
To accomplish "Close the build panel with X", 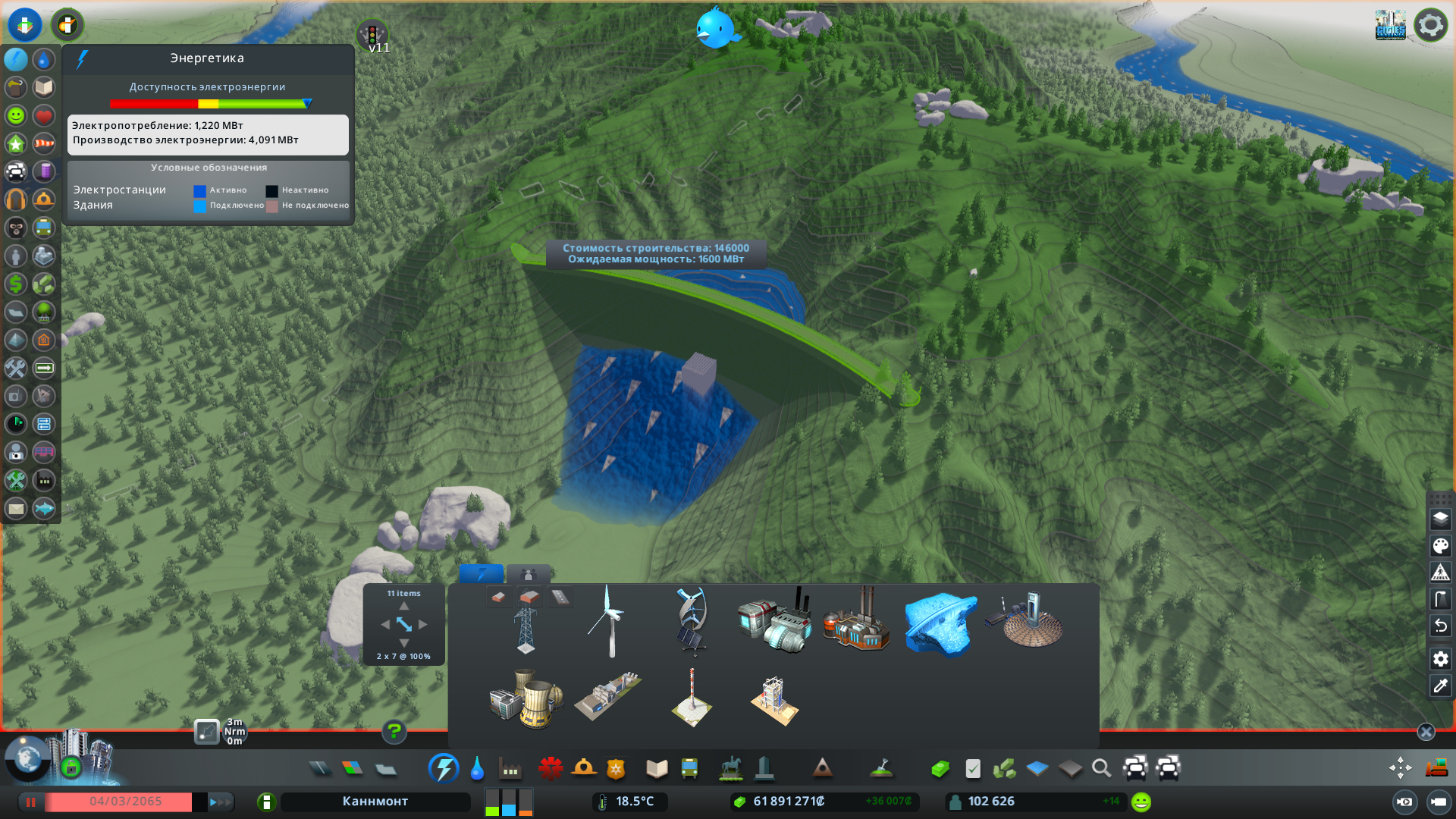I will (x=1426, y=732).
